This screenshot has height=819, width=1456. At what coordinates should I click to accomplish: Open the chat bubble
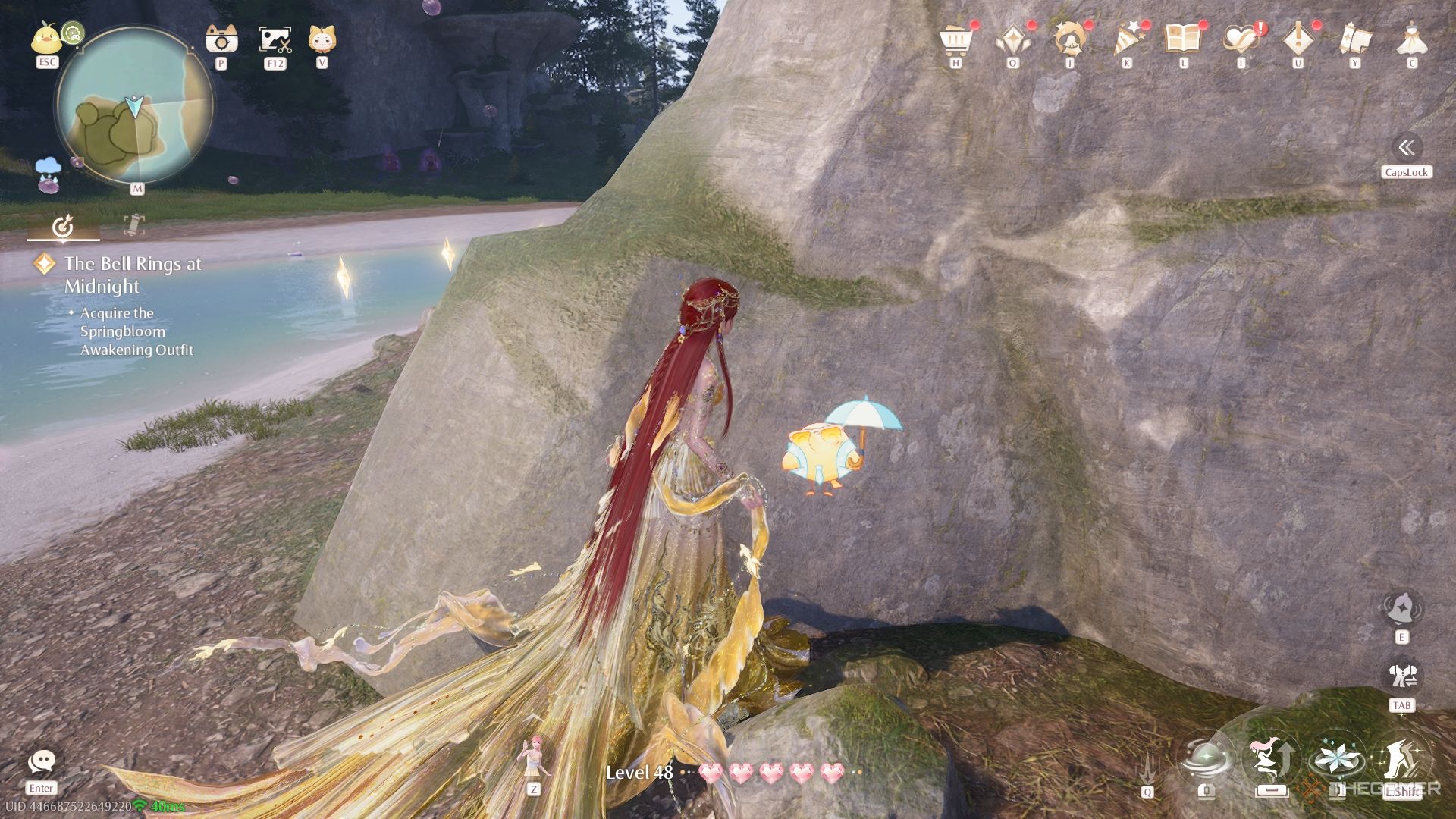pos(42,762)
